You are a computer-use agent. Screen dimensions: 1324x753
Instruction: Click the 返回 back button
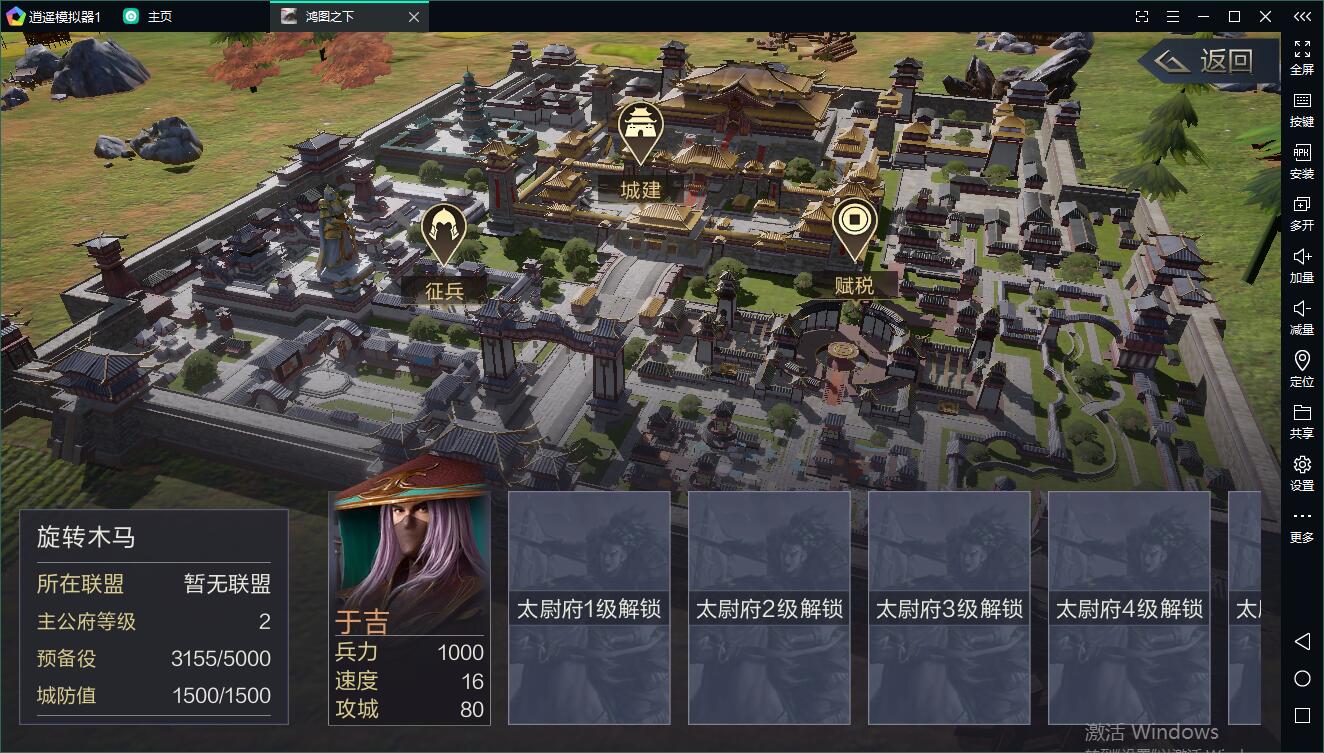click(x=1208, y=62)
